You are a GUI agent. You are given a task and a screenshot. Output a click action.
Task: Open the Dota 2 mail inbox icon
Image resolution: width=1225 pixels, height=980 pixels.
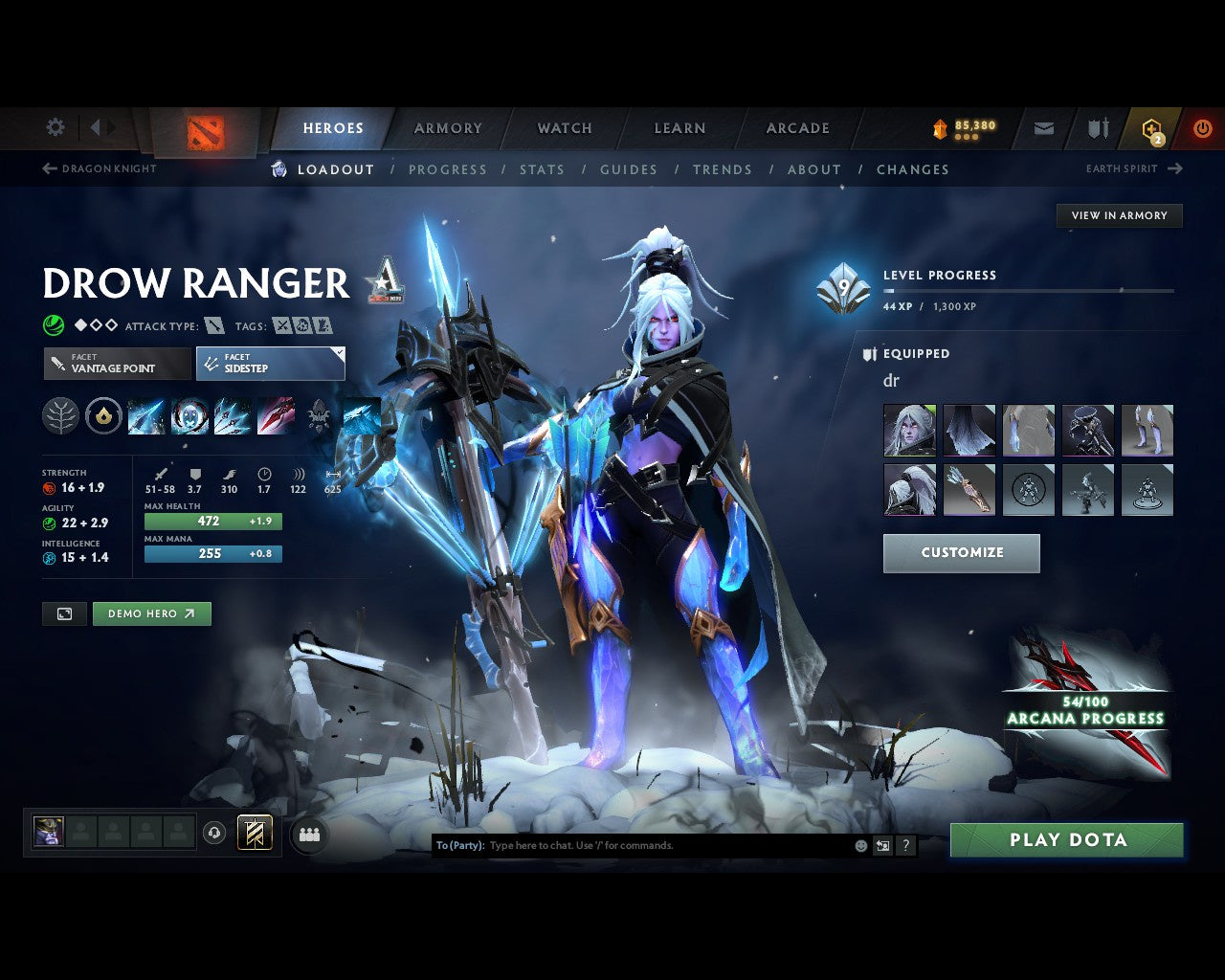[1043, 127]
